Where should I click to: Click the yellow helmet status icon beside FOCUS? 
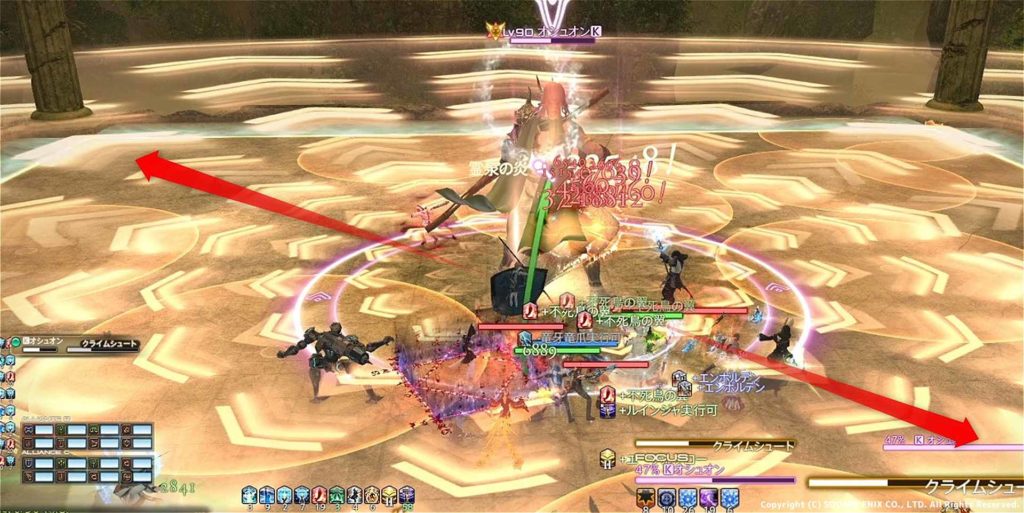click(x=607, y=457)
